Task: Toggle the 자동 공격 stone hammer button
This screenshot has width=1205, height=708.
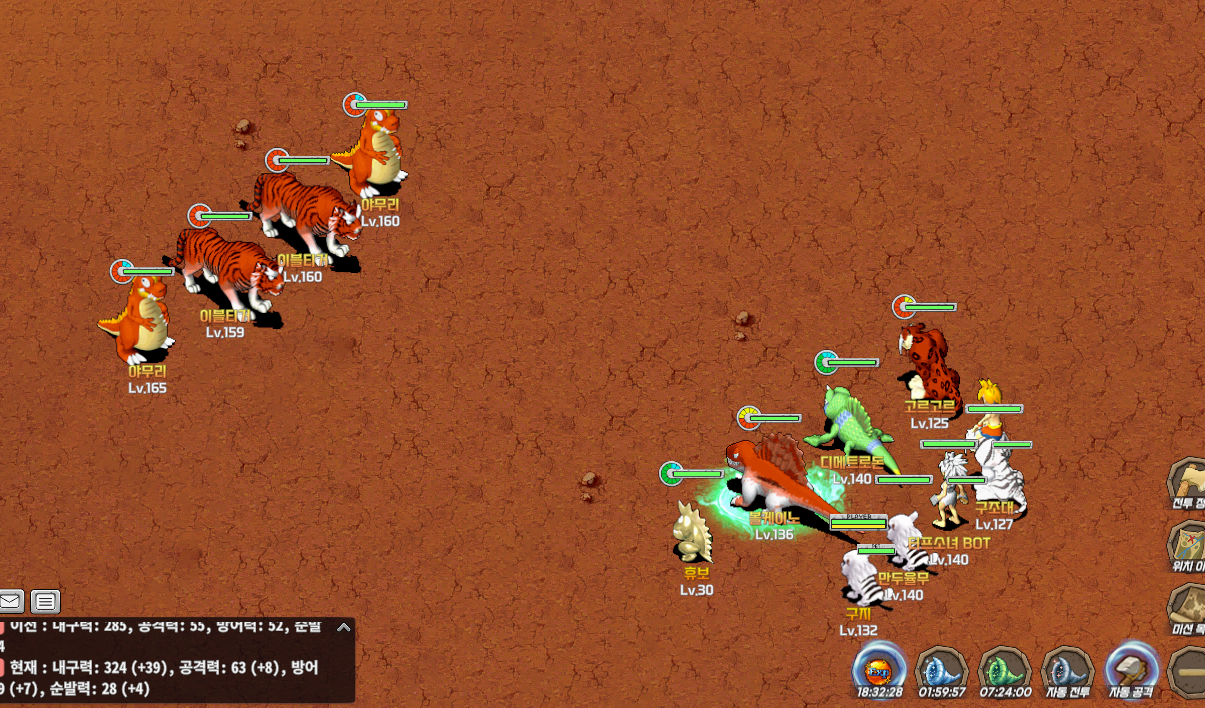Action: click(x=1132, y=669)
